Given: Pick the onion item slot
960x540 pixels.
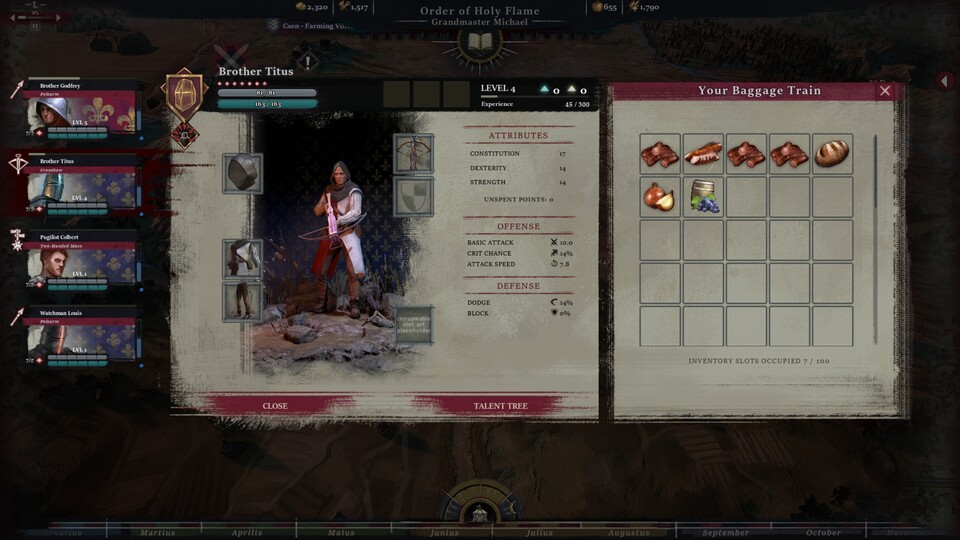Looking at the screenshot, I should [659, 197].
